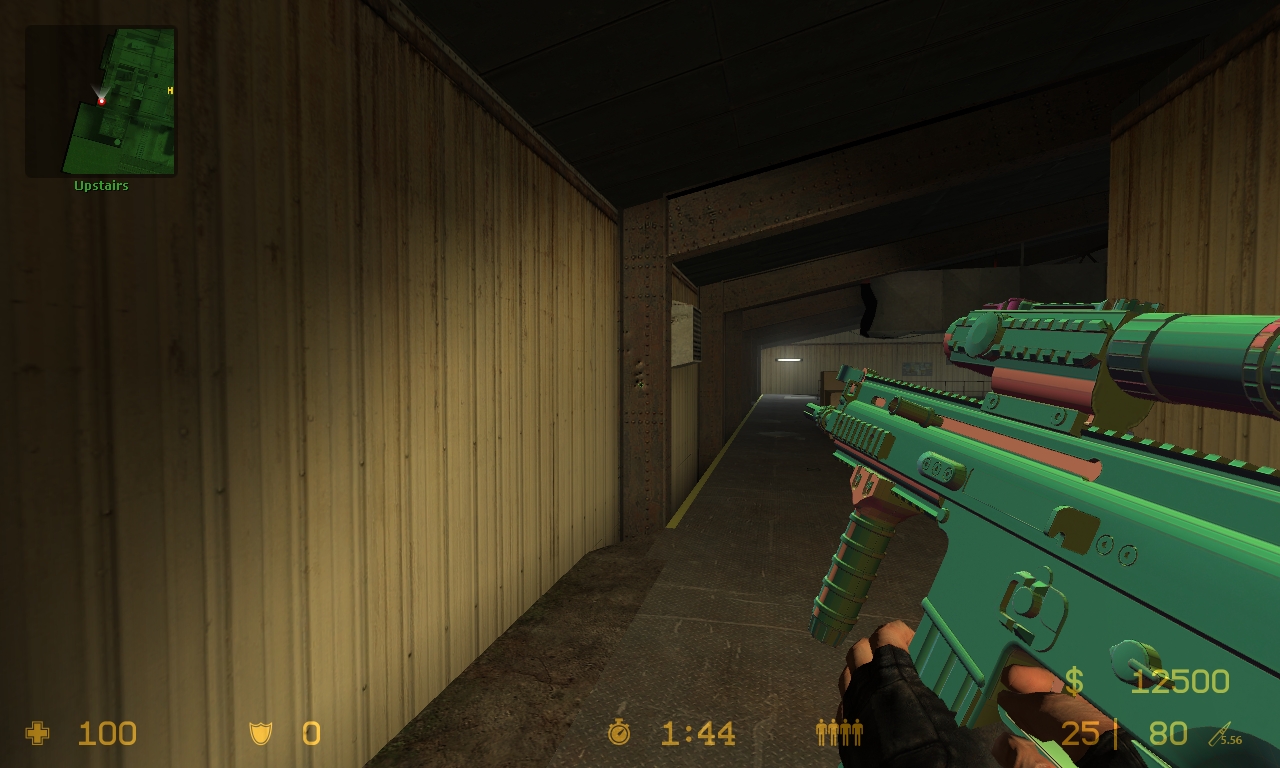Click the health cross icon
The image size is (1280, 768).
click(36, 734)
